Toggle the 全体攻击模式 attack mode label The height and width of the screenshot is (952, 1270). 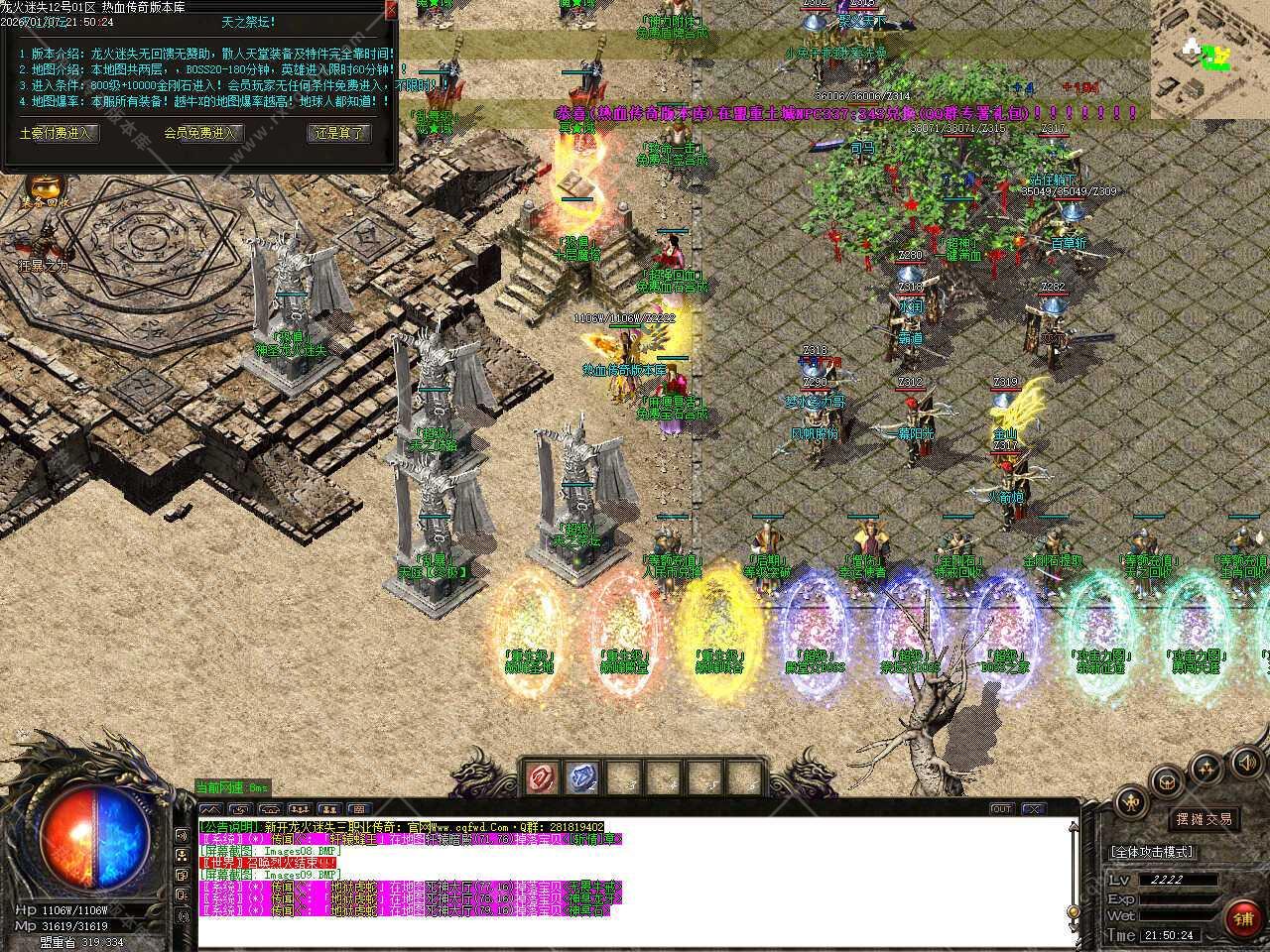(1152, 852)
